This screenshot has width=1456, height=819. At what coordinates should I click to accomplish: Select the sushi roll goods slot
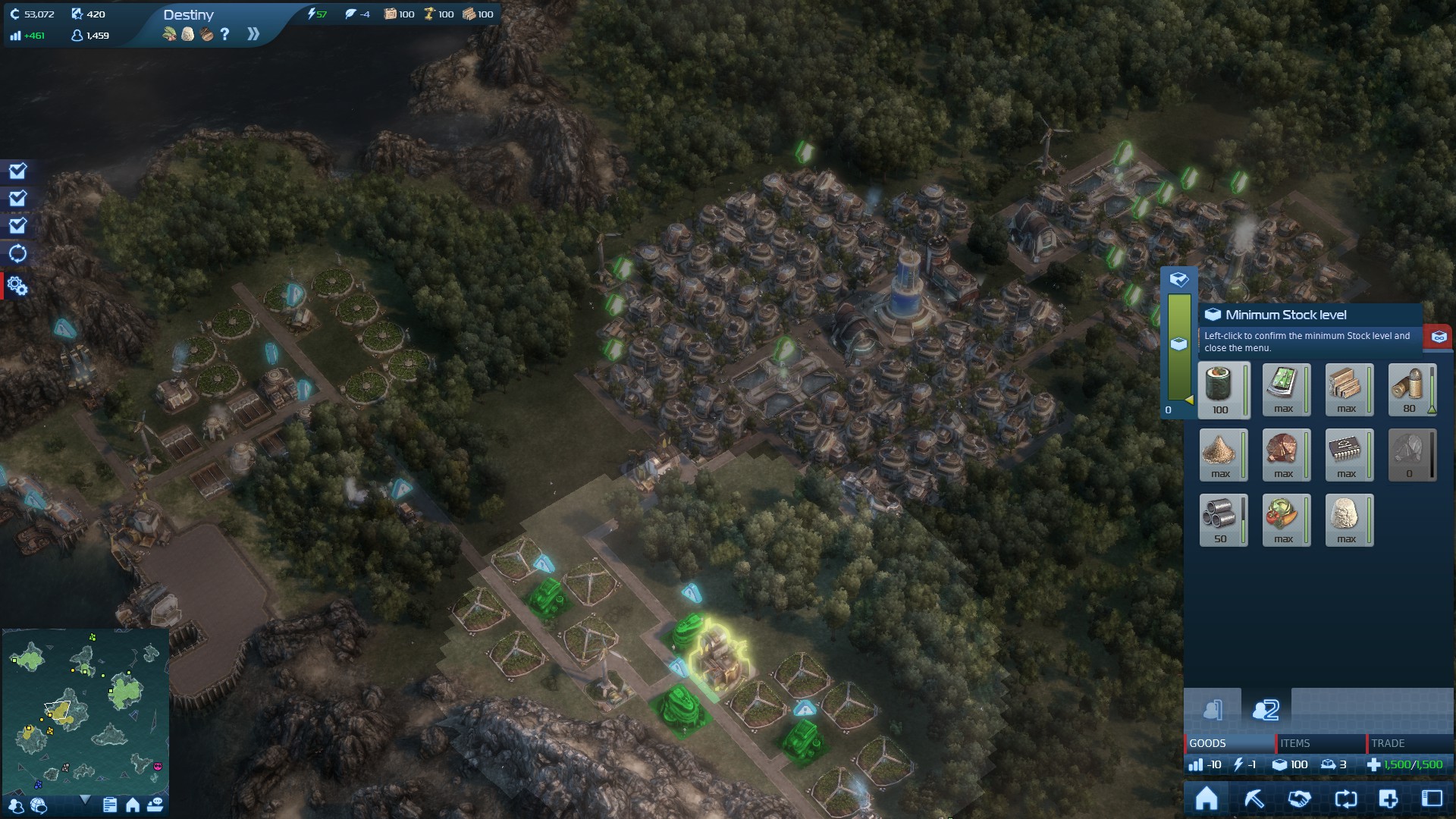point(1222,389)
